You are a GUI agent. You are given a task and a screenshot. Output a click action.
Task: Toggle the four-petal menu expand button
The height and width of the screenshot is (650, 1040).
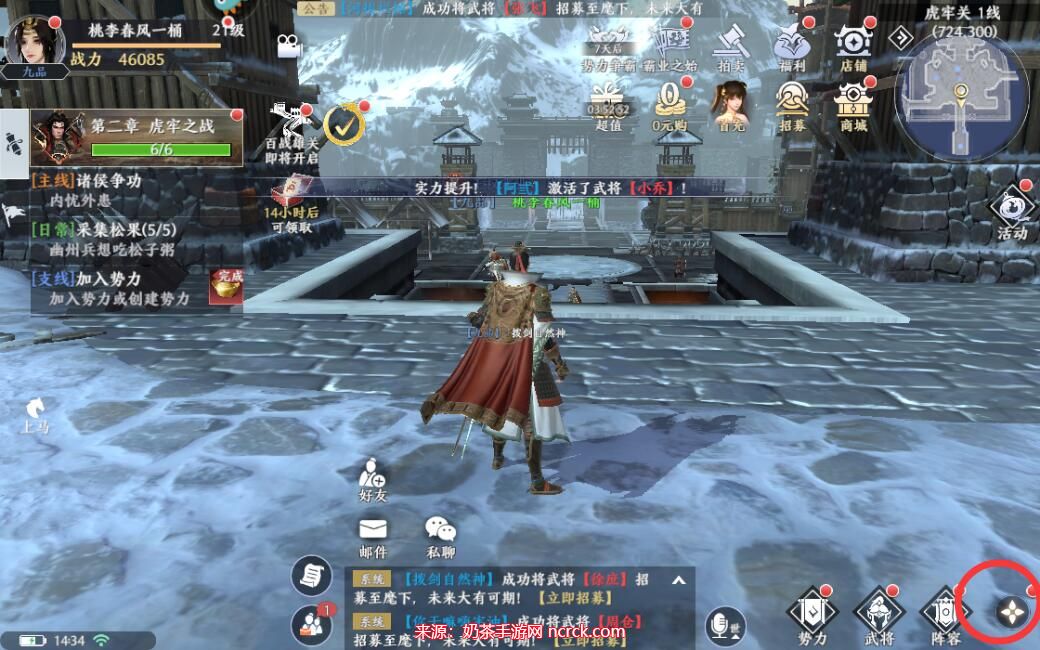[x=1012, y=612]
